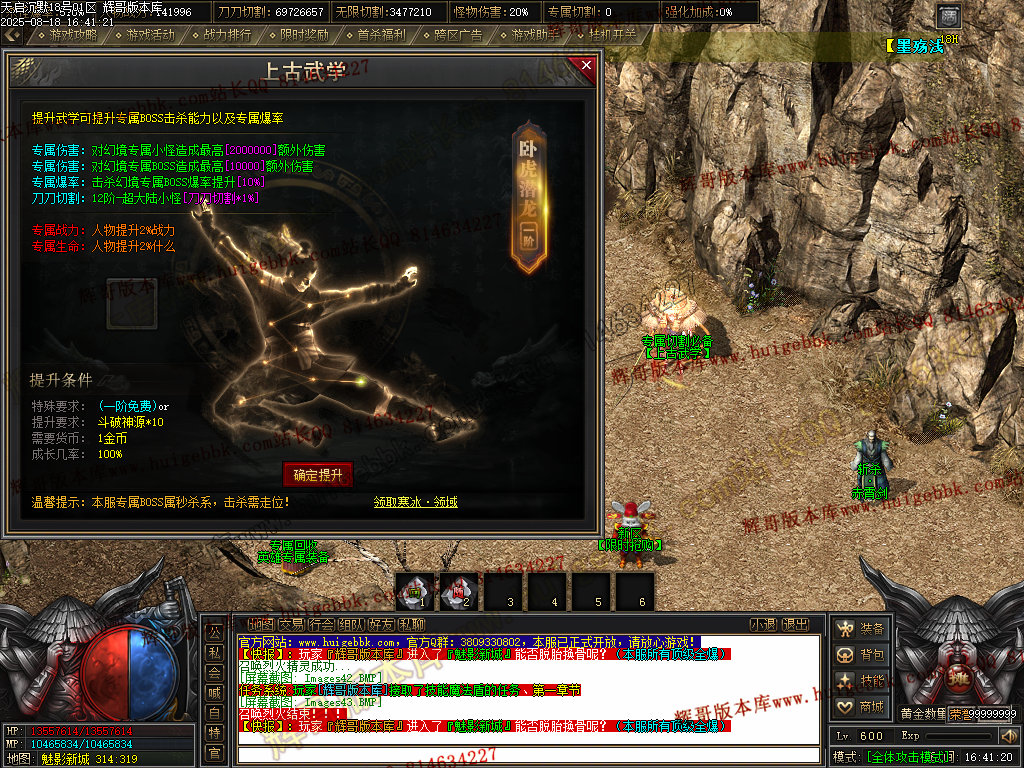Show the 战力排行 ranking
1024x768 pixels.
click(227, 35)
